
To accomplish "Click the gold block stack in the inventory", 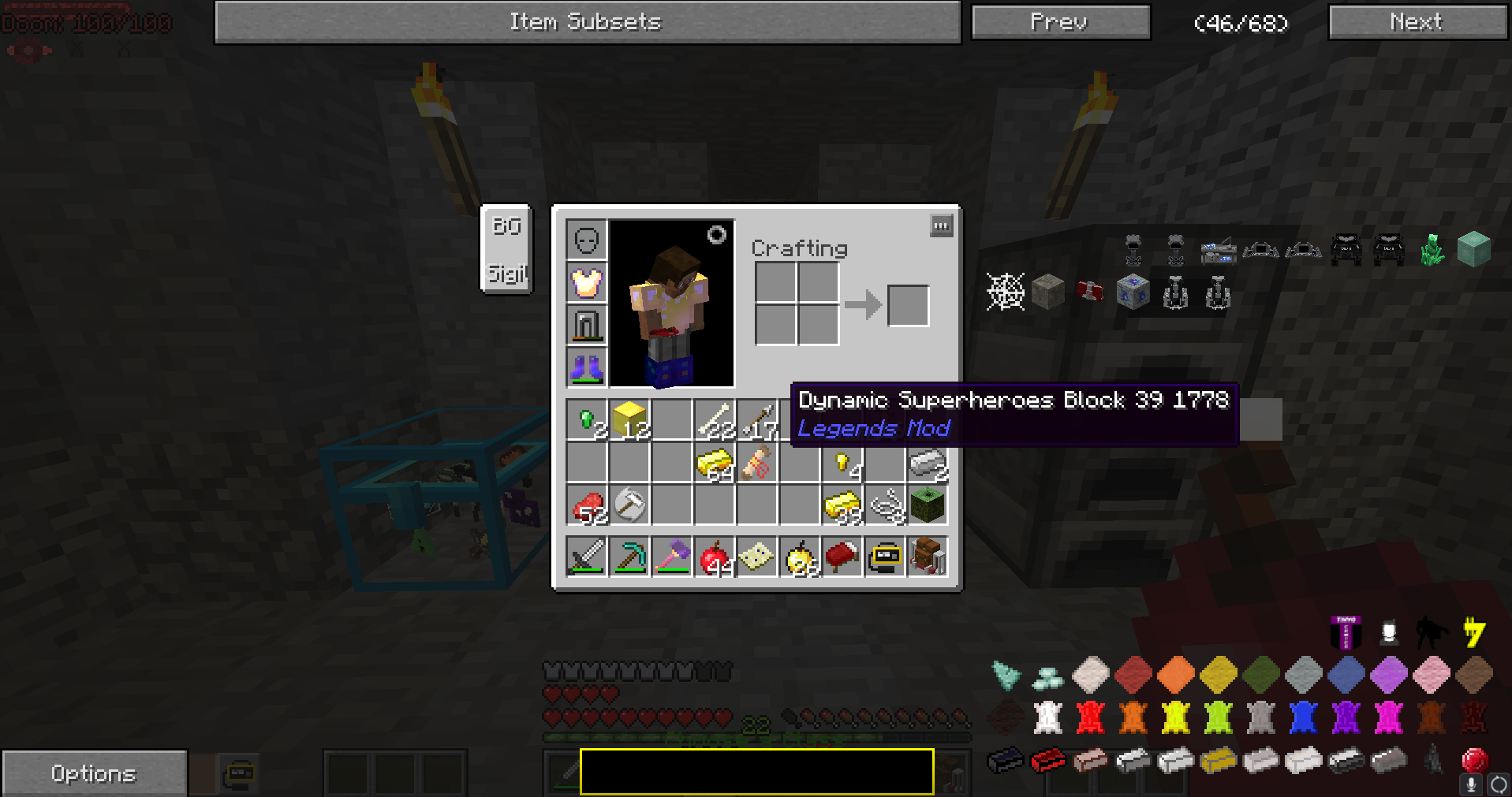I will click(627, 419).
